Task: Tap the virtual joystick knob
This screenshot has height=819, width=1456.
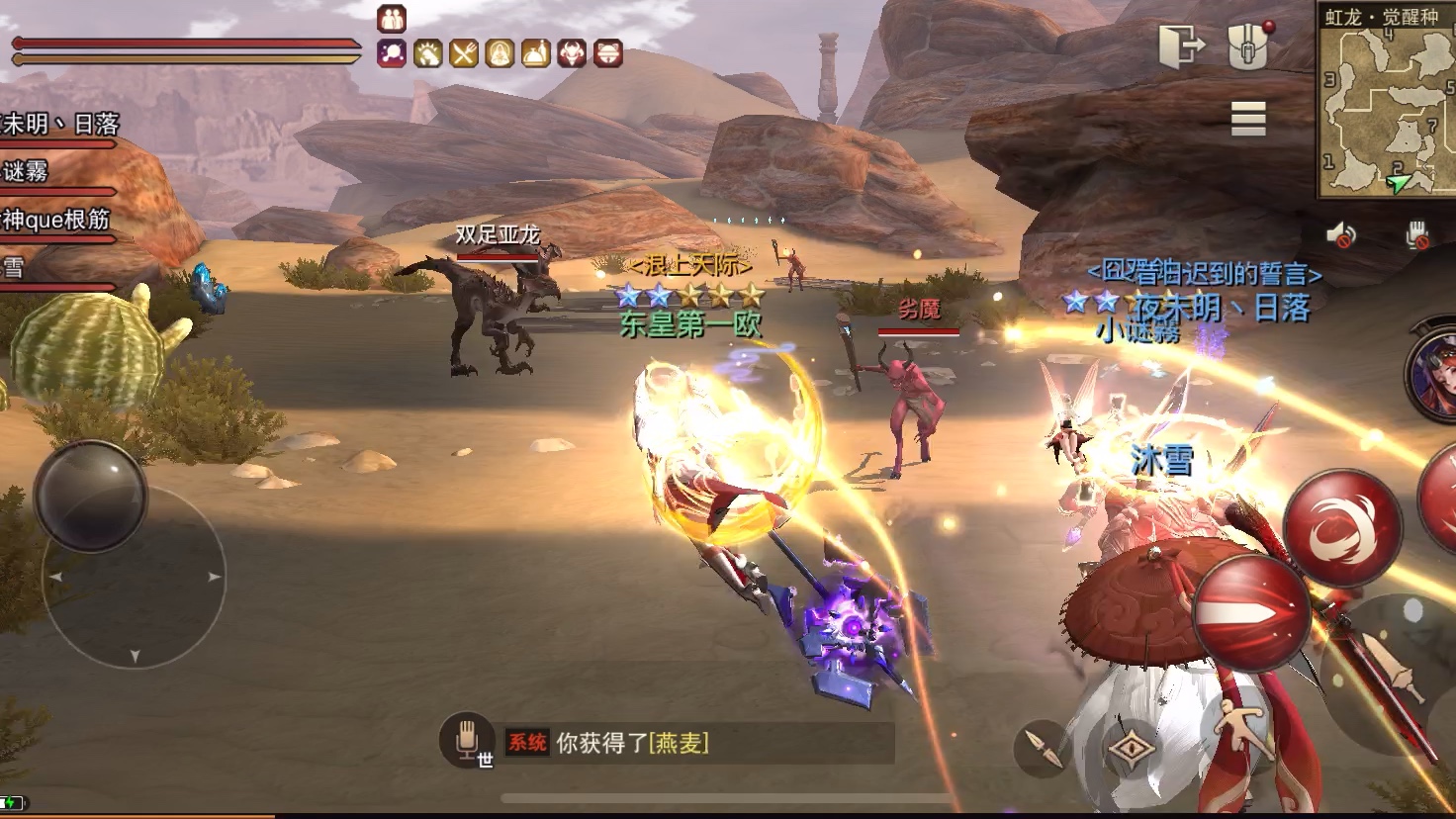Action: pyautogui.click(x=90, y=496)
